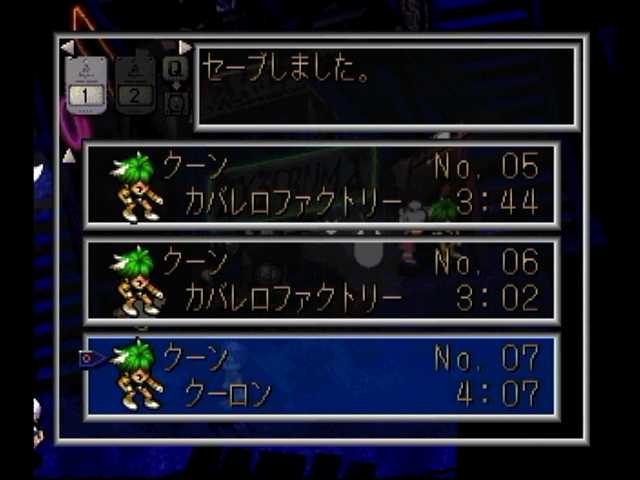Choose save file No. 06 at 3:02

(x=322, y=281)
